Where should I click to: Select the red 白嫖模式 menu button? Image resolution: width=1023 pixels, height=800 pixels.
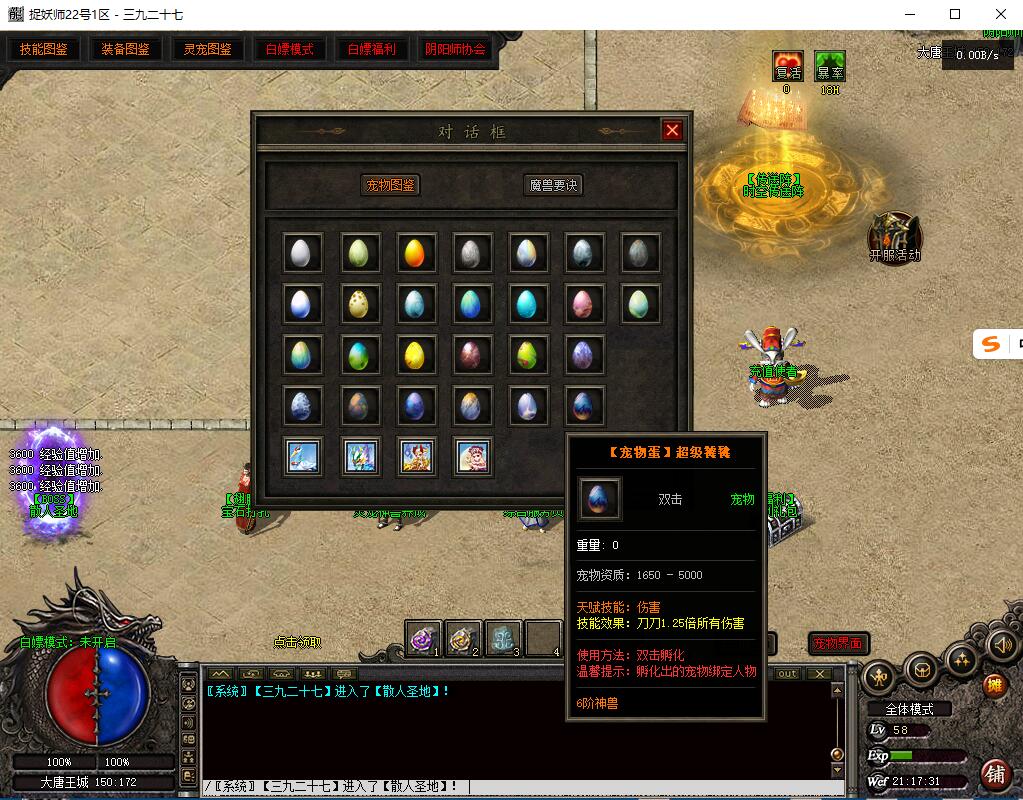[290, 49]
